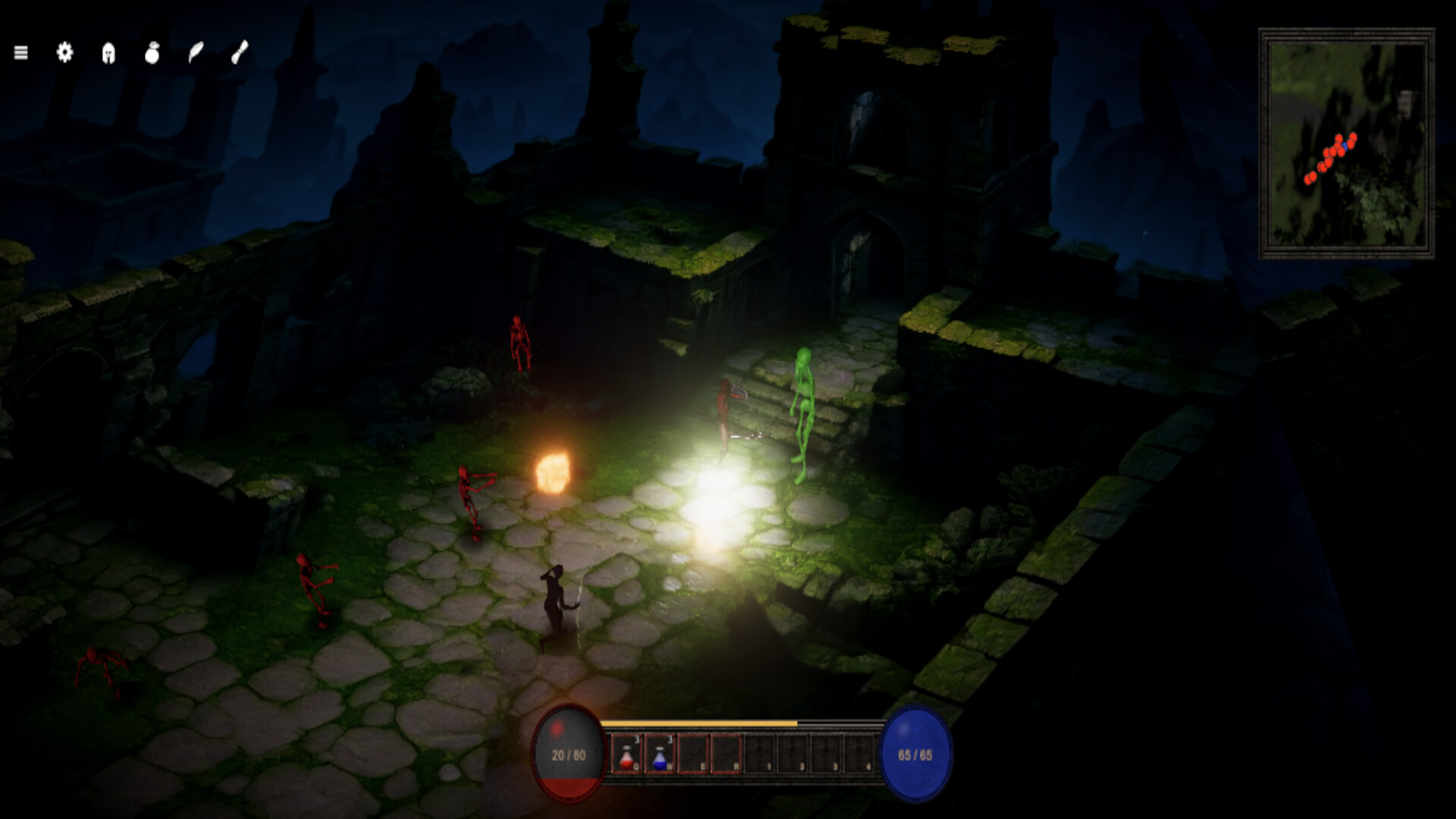The width and height of the screenshot is (1456, 819).
Task: Select the brush icon in the top toolbar
Action: [x=237, y=53]
